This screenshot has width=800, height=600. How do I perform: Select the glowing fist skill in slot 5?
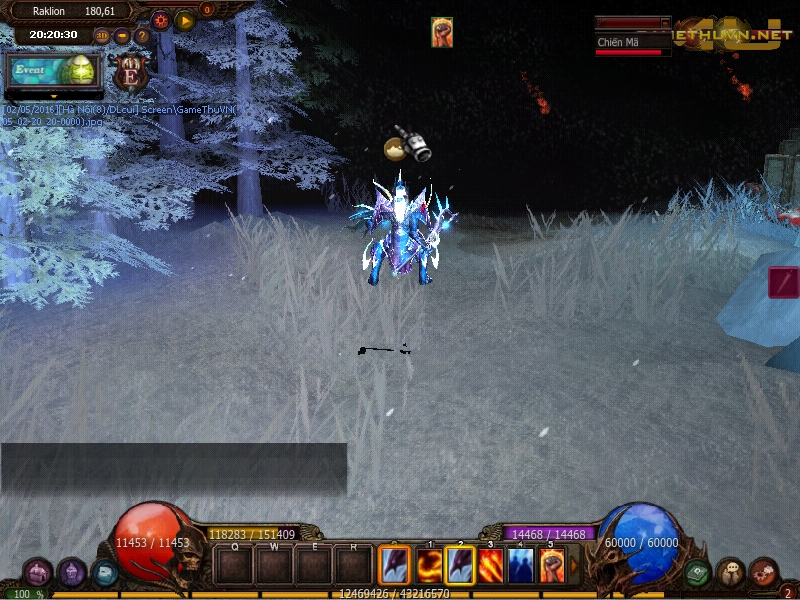[x=552, y=566]
